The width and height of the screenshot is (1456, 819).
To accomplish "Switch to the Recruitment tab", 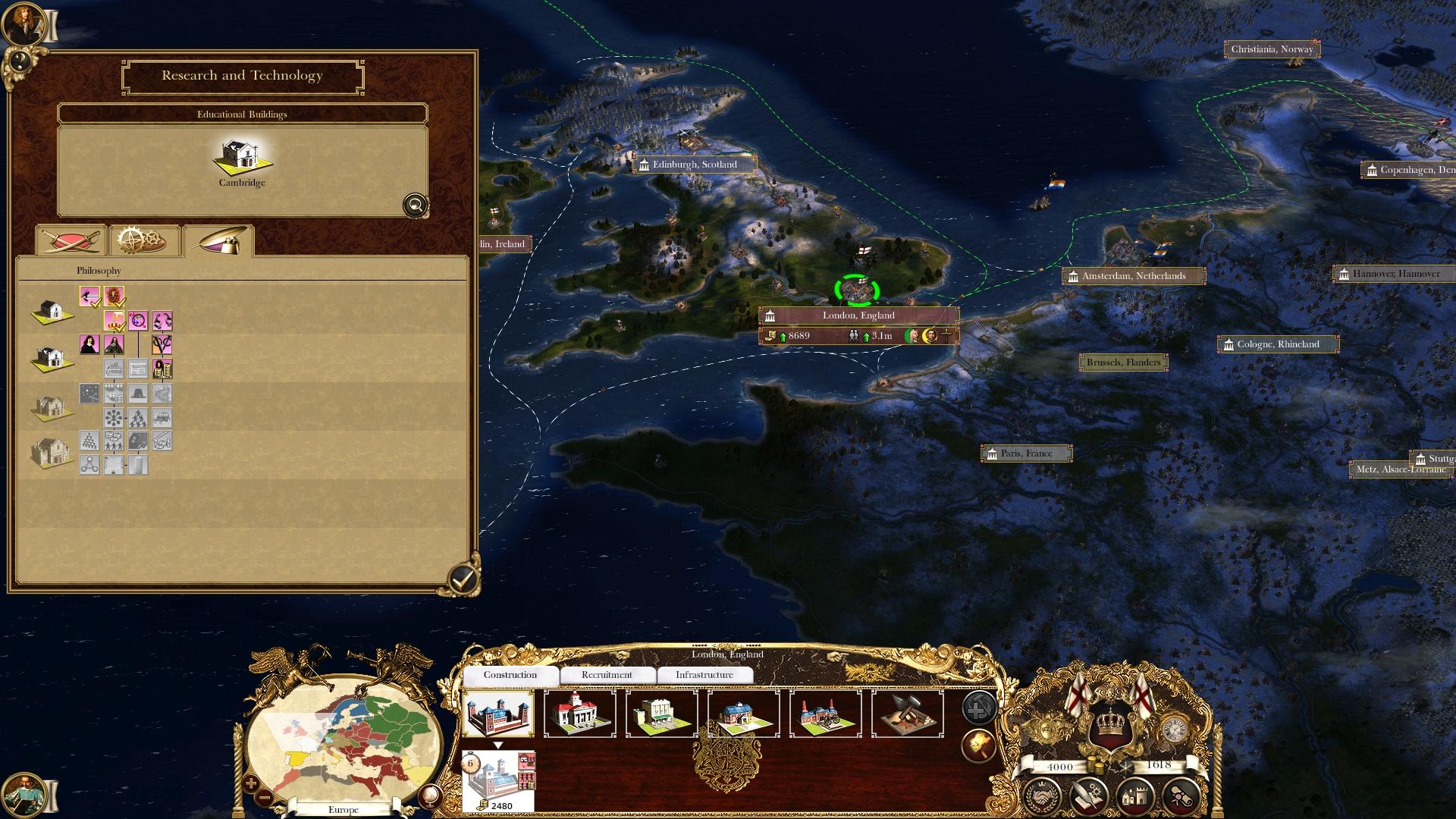I will (x=607, y=675).
